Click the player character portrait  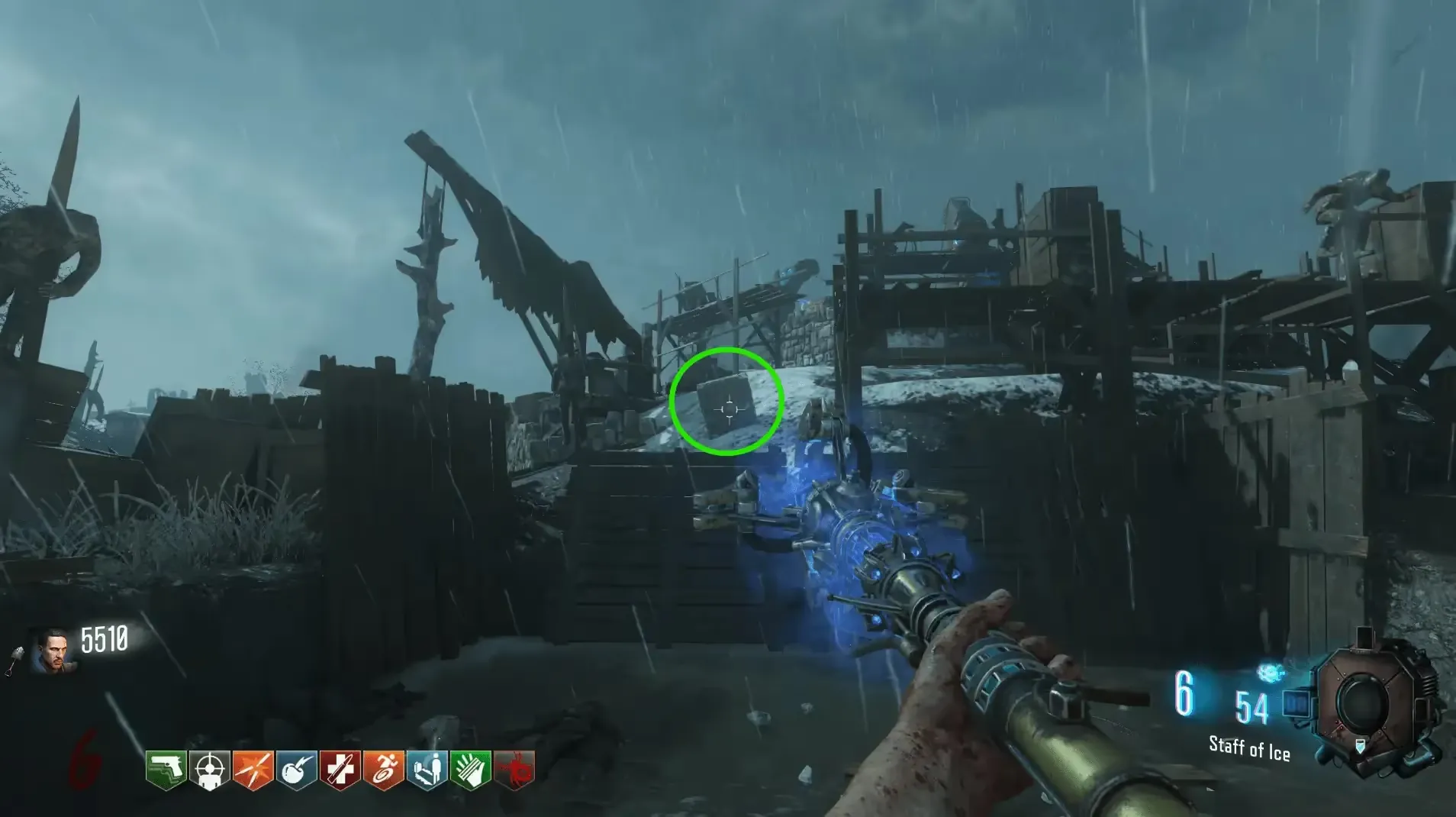coord(52,651)
